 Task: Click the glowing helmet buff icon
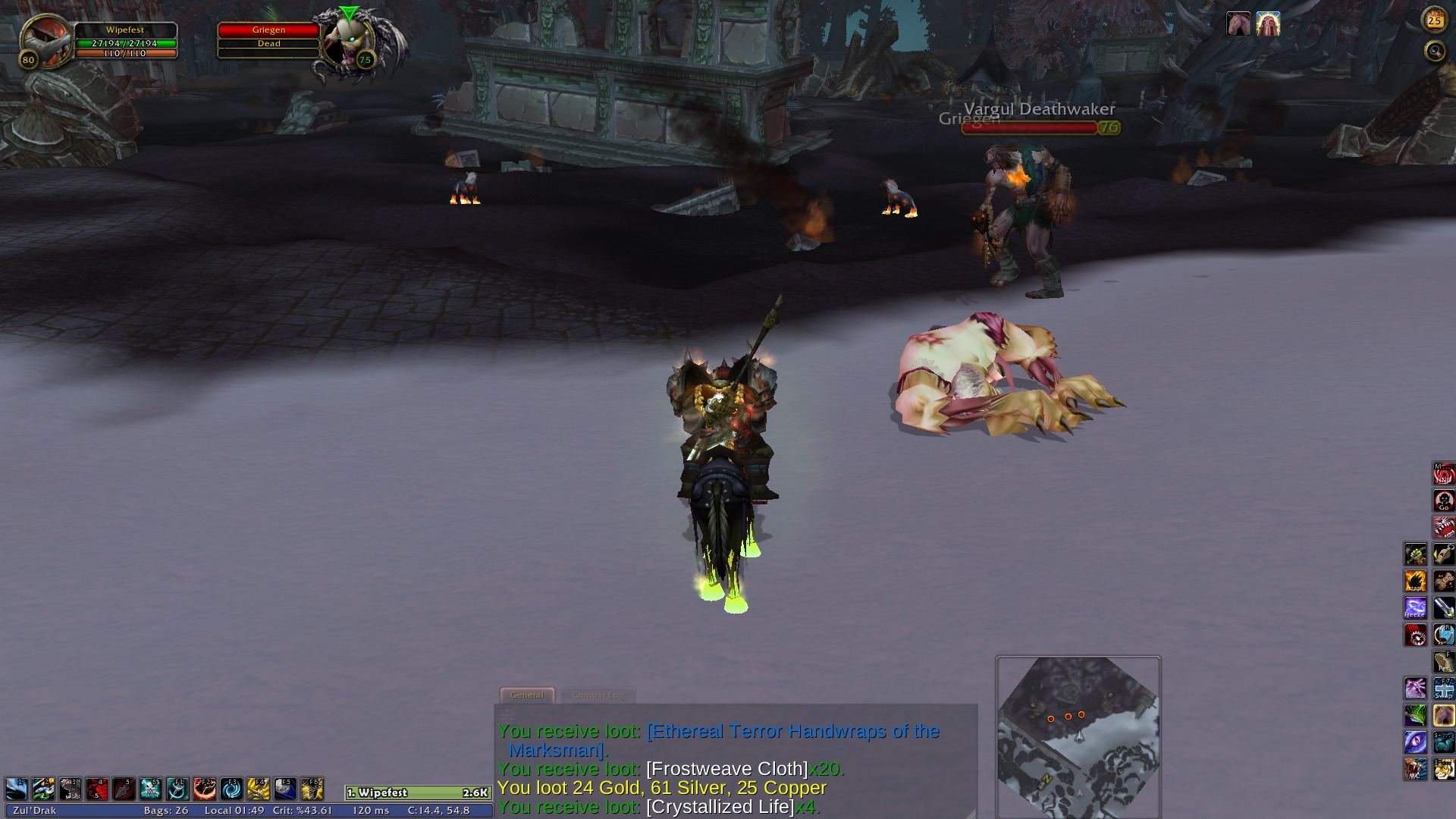[1268, 24]
